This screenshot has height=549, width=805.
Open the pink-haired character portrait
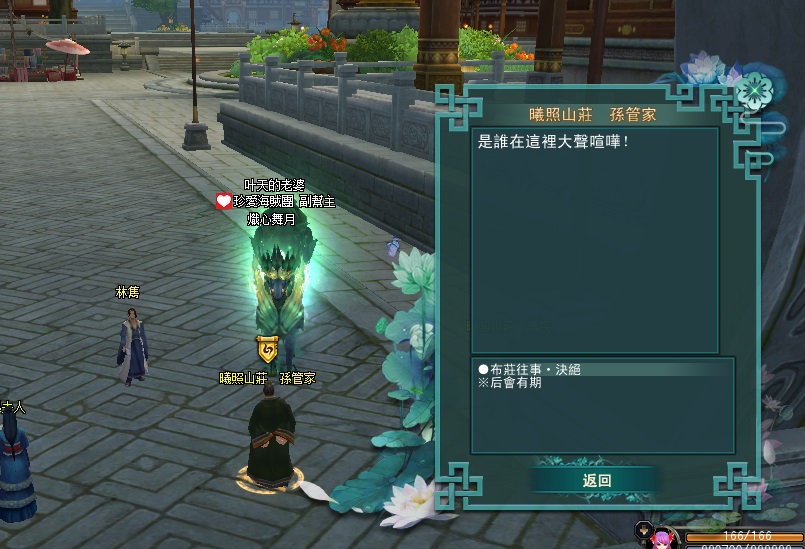coord(663,539)
